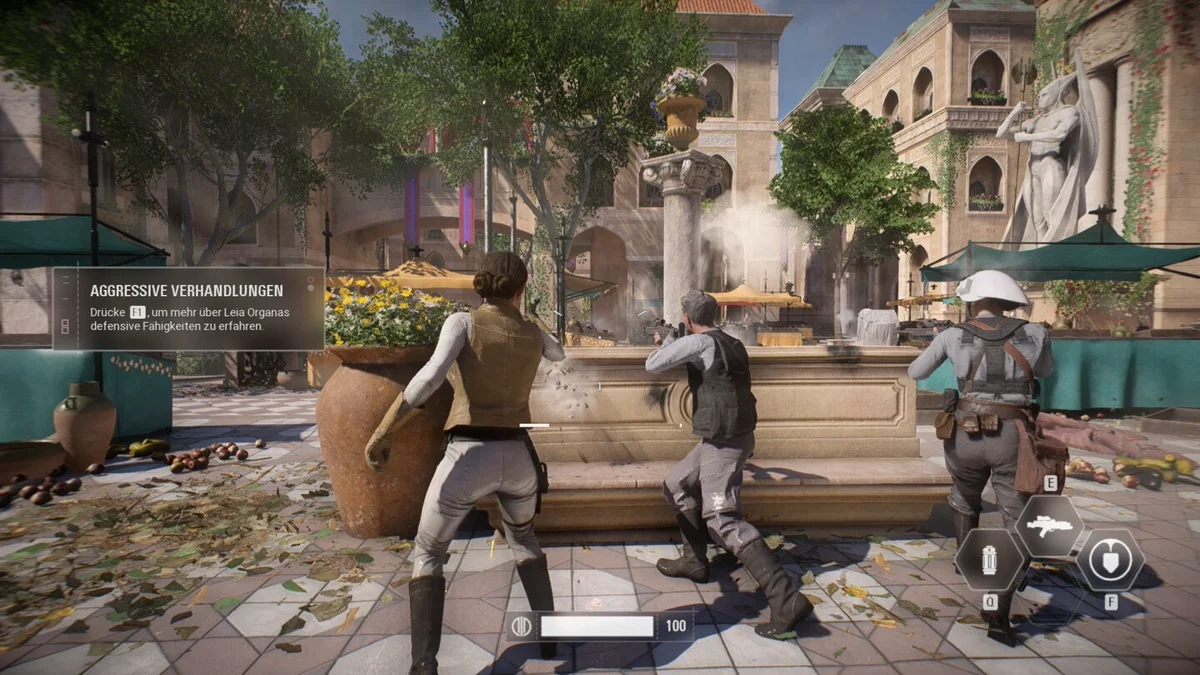Use the flash grenade ability hexagon
The height and width of the screenshot is (675, 1200).
[x=990, y=560]
